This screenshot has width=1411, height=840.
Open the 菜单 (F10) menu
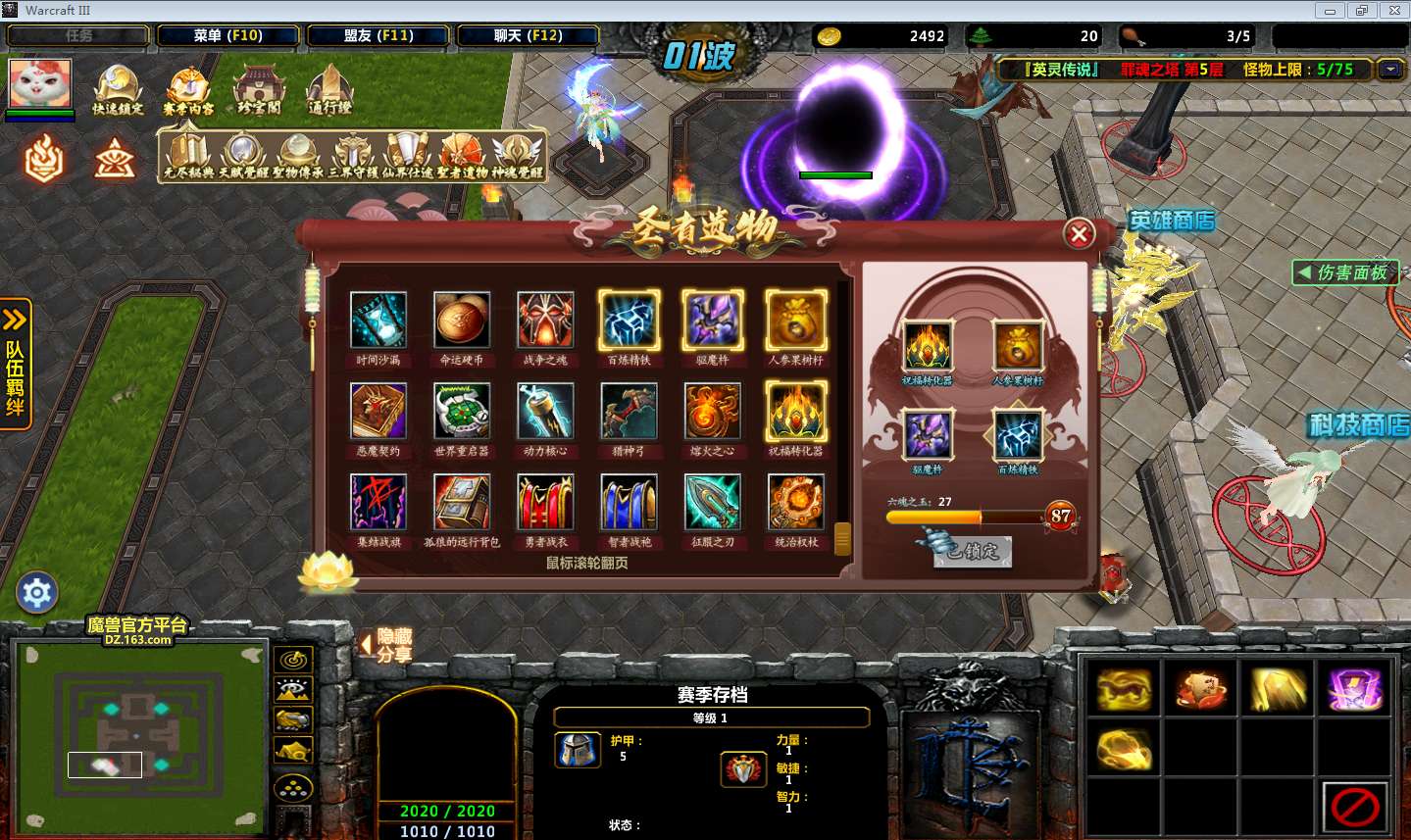coord(227,35)
